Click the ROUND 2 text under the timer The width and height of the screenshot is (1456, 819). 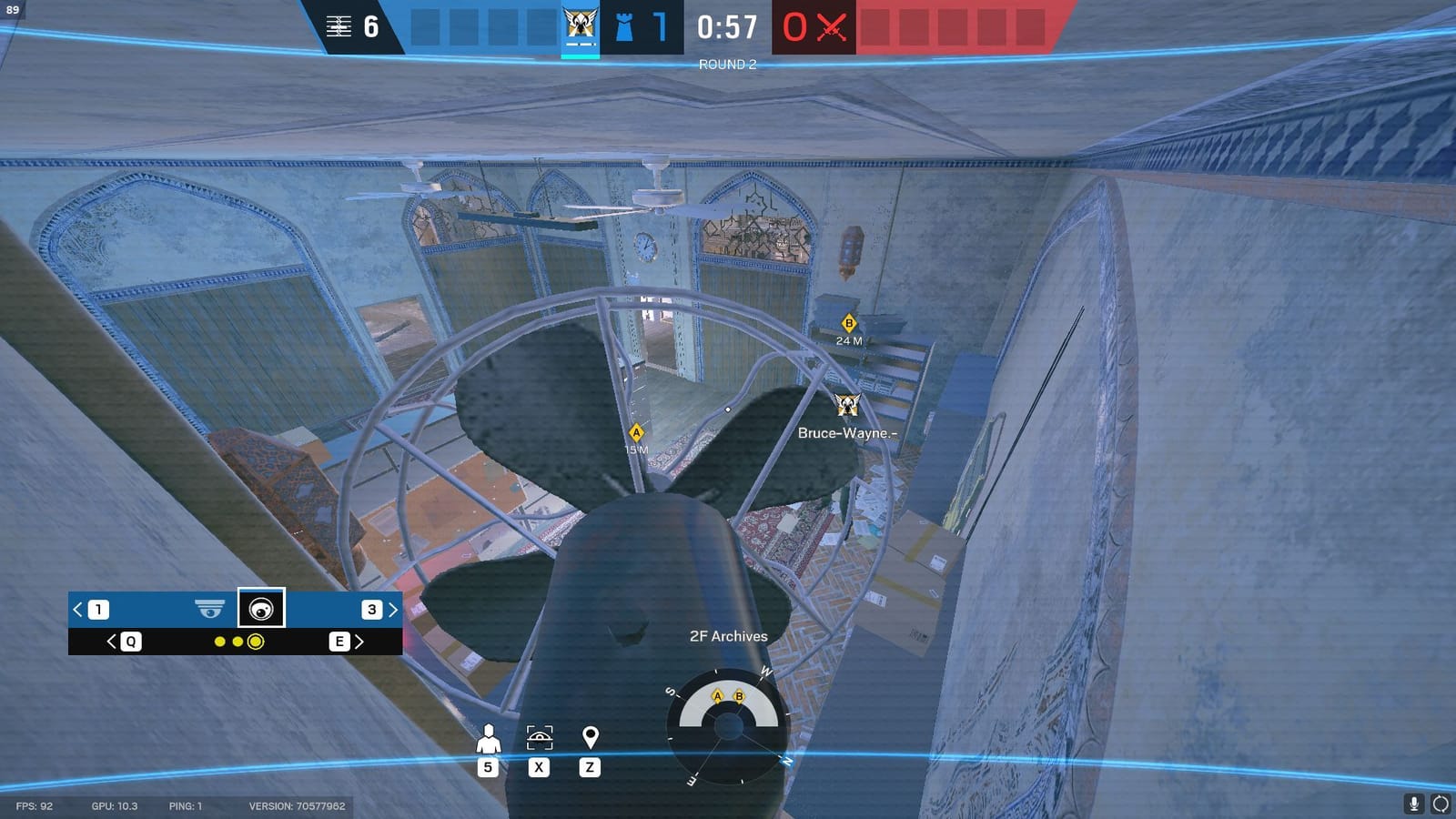[x=725, y=64]
